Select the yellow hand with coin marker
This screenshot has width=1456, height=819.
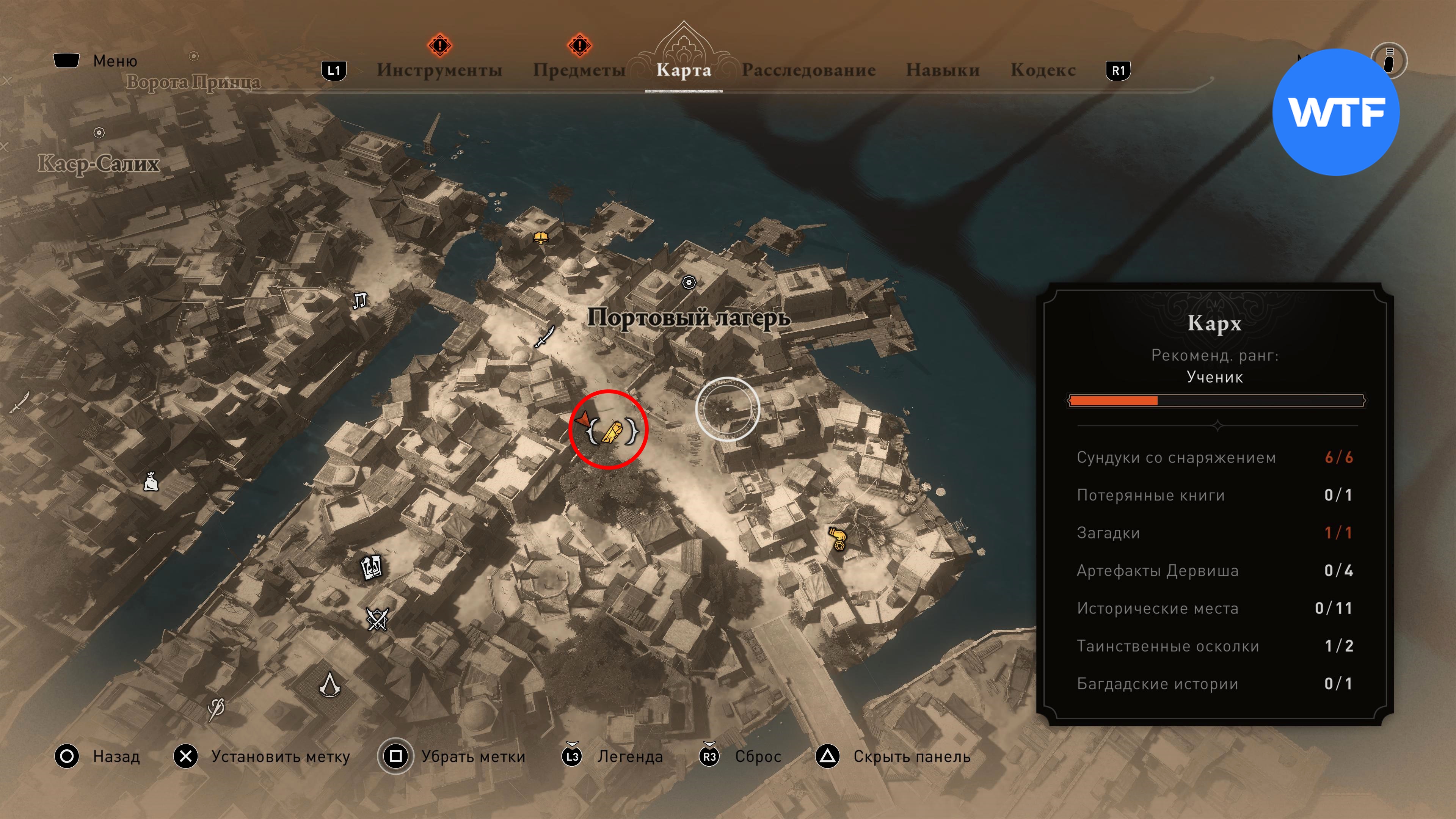pos(838,539)
